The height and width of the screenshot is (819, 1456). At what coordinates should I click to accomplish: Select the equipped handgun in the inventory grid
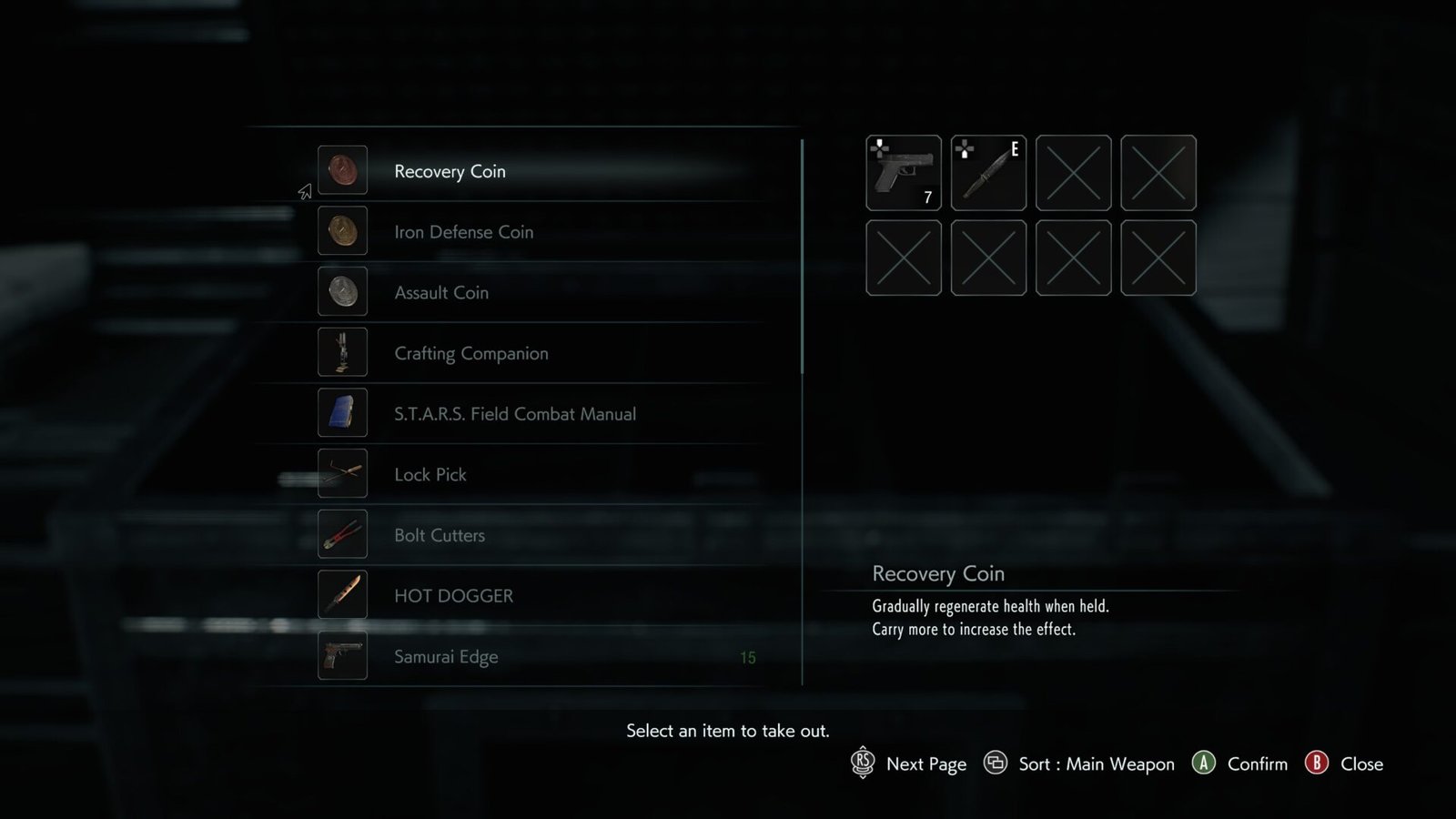[903, 173]
